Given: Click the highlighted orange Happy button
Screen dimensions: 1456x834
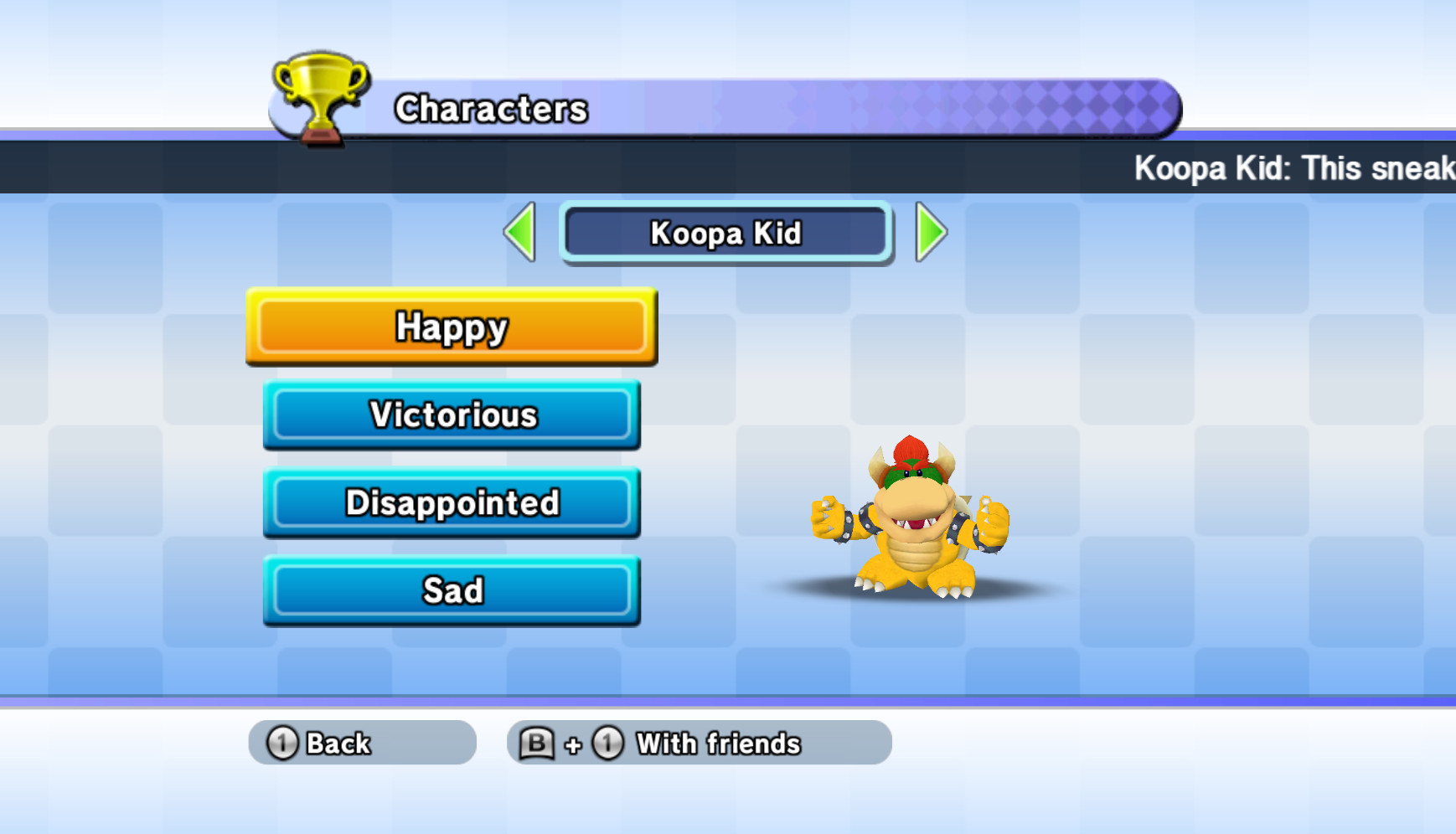Looking at the screenshot, I should (452, 327).
